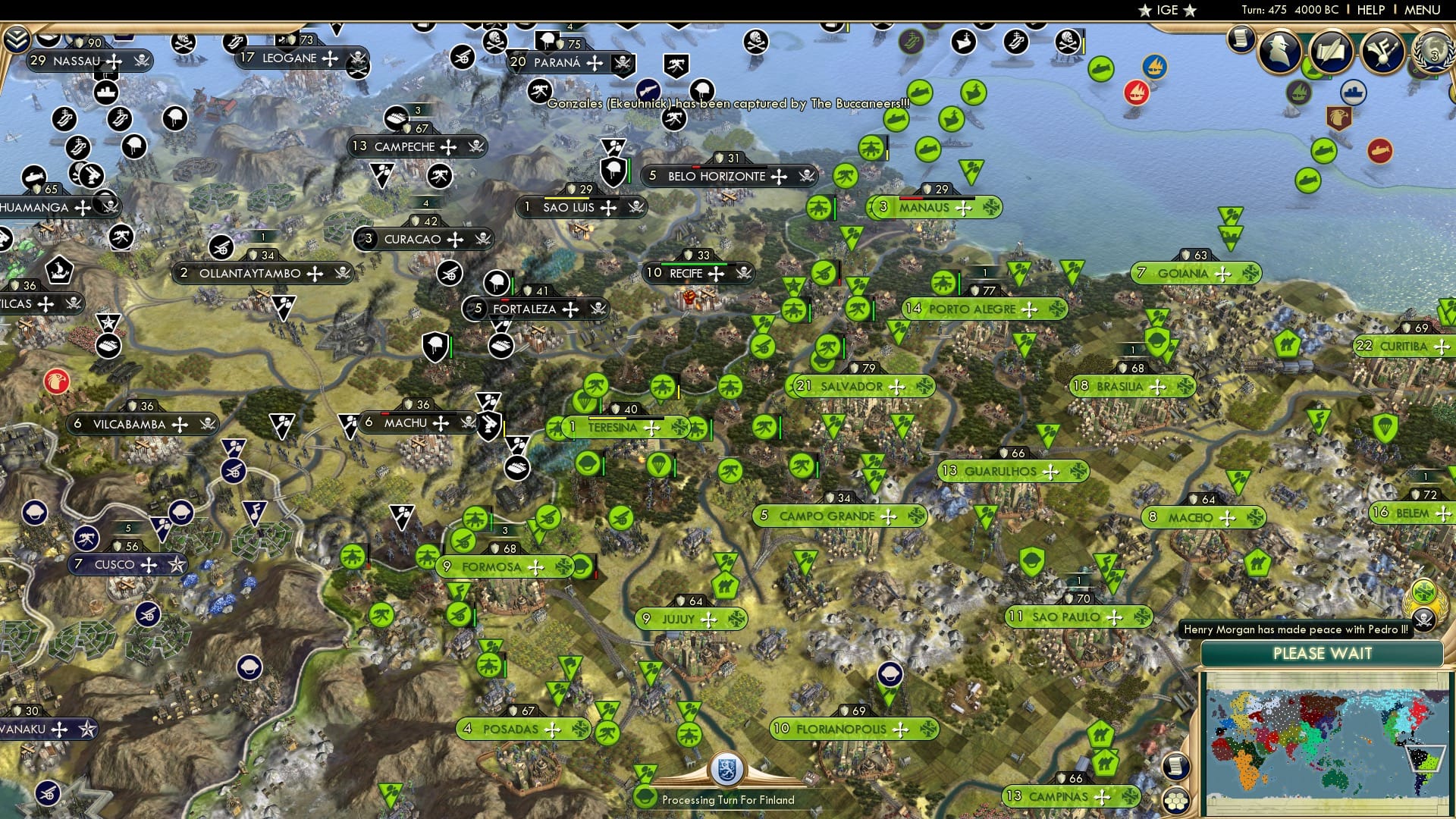The height and width of the screenshot is (819, 1456).
Task: Click the skull-and-crossbones notification above the minimap
Action: pyautogui.click(x=1423, y=620)
